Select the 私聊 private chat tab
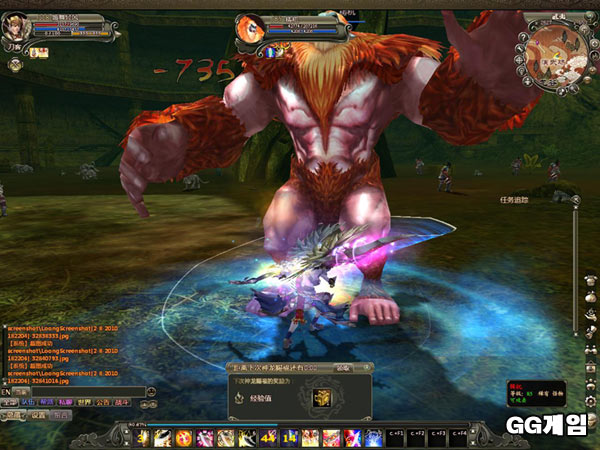The image size is (600, 450). click(64, 402)
